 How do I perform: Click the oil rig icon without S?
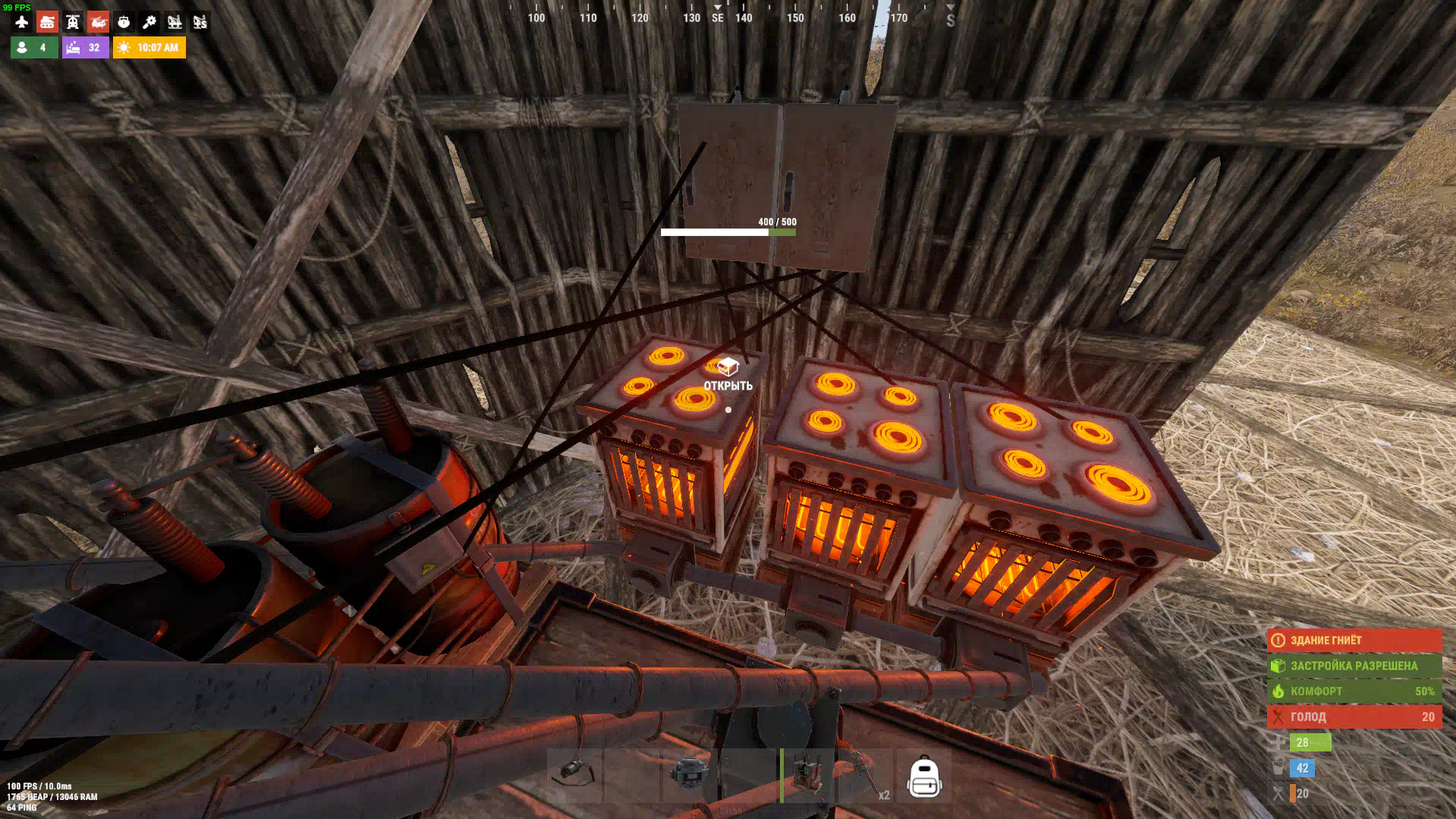point(175,22)
